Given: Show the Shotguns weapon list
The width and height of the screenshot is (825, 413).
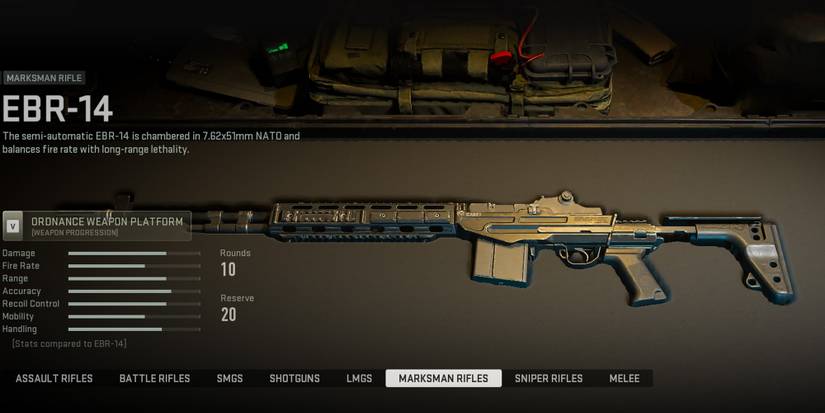Looking at the screenshot, I should click(295, 379).
